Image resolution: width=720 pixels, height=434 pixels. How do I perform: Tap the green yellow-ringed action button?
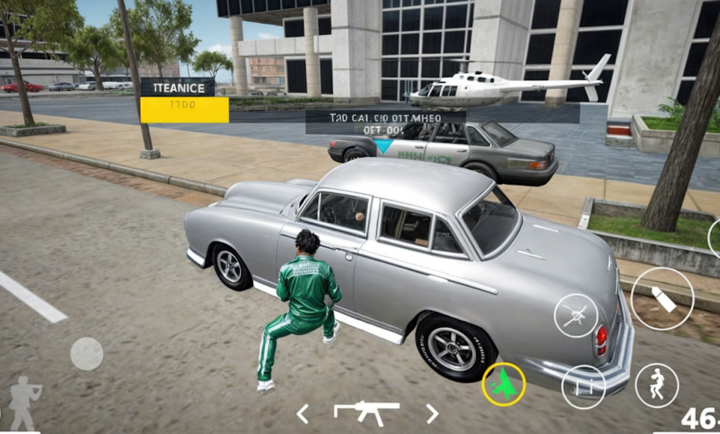coord(504,385)
